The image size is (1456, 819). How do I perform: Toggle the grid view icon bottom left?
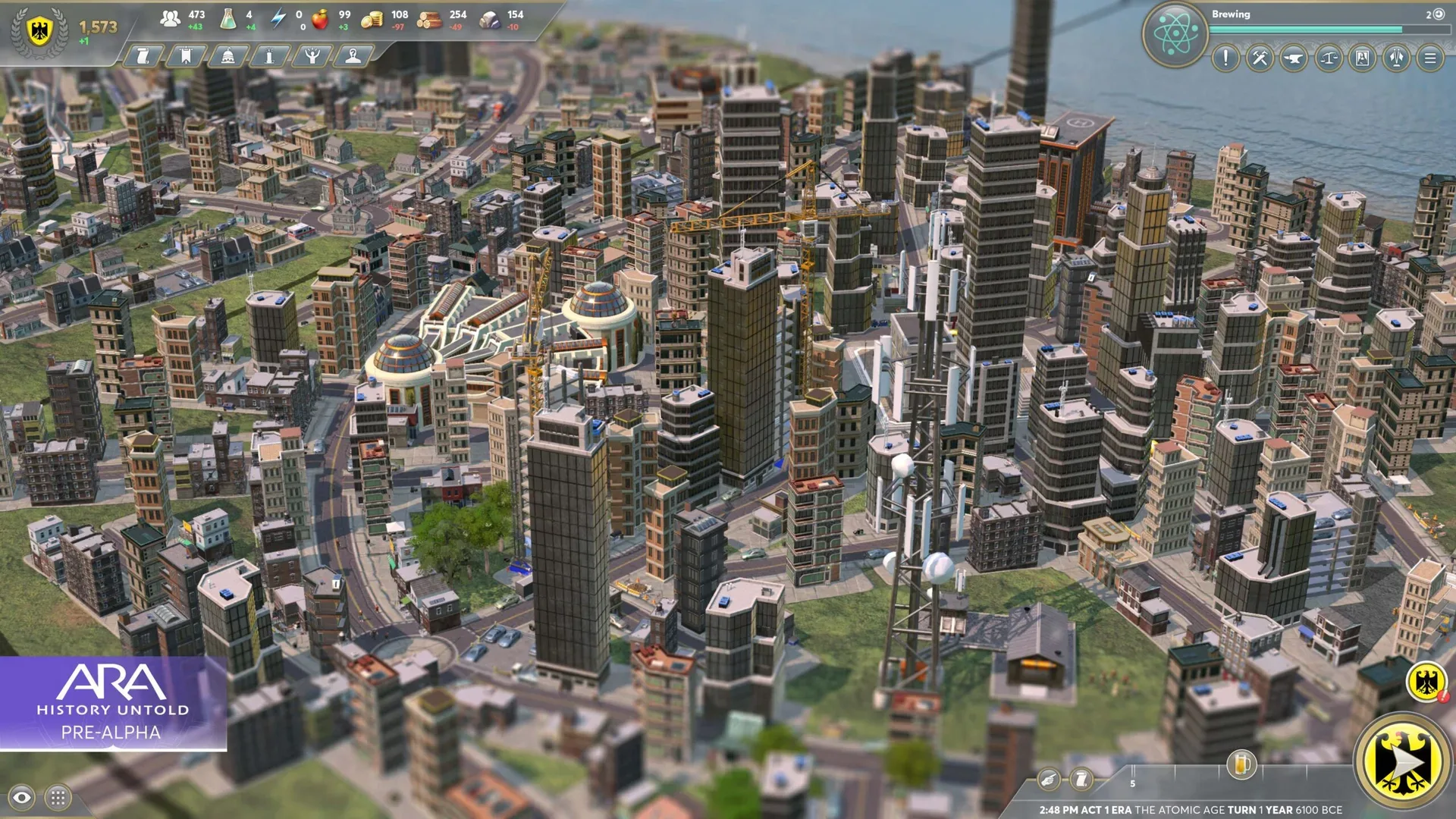coord(58,797)
